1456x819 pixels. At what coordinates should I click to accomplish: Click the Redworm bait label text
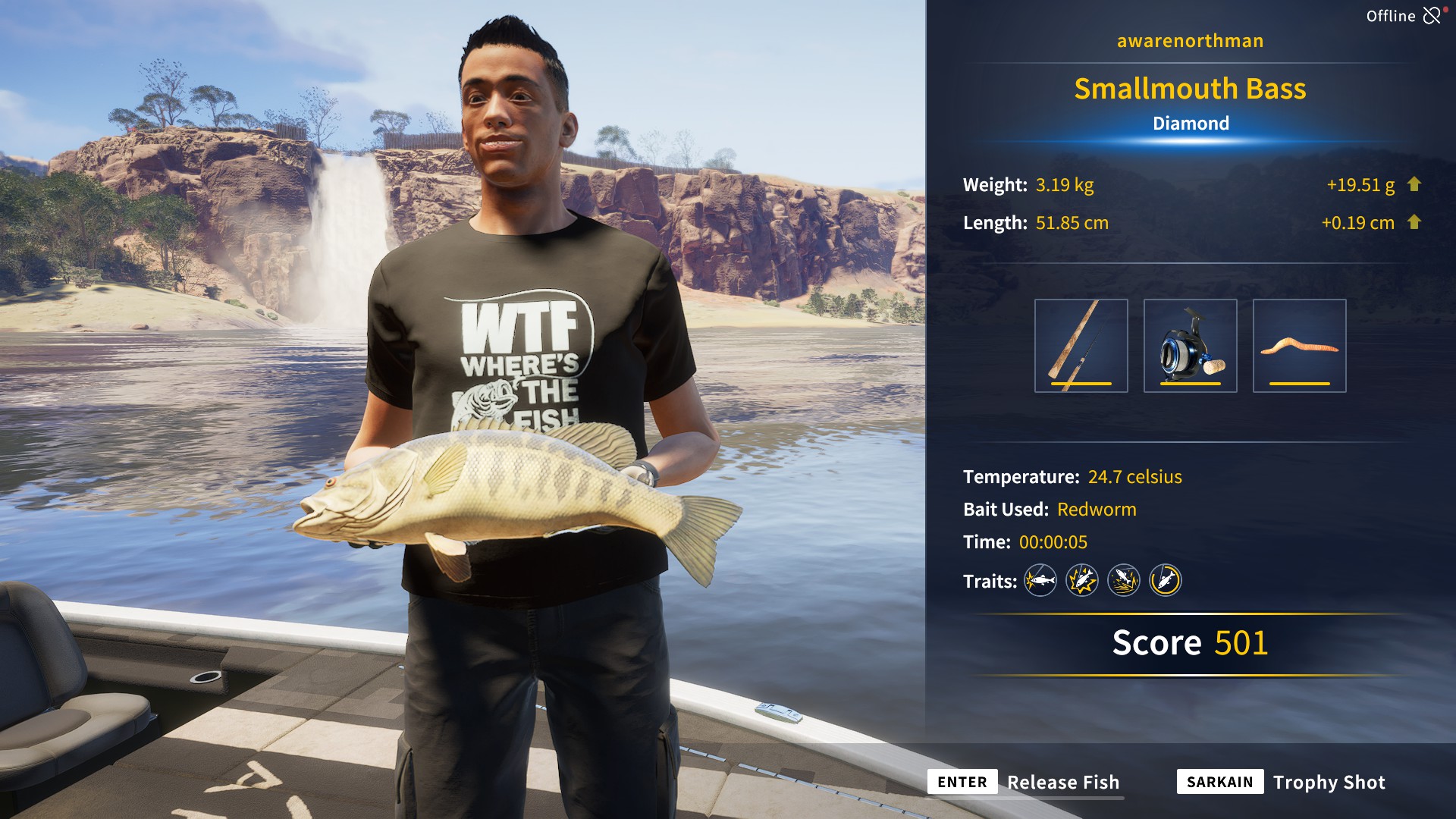1097,510
